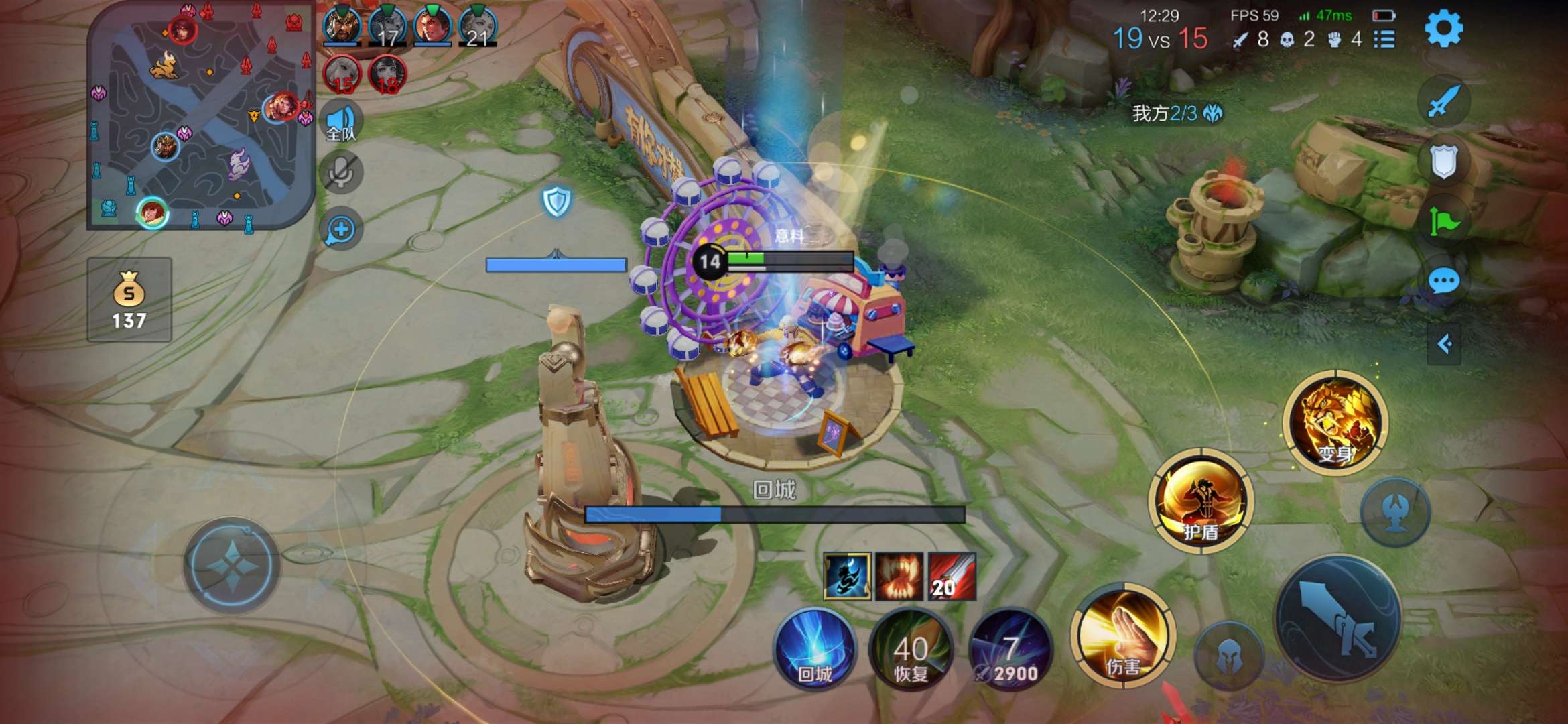Open the minimap view
Image resolution: width=1568 pixels, height=724 pixels.
tap(200, 115)
